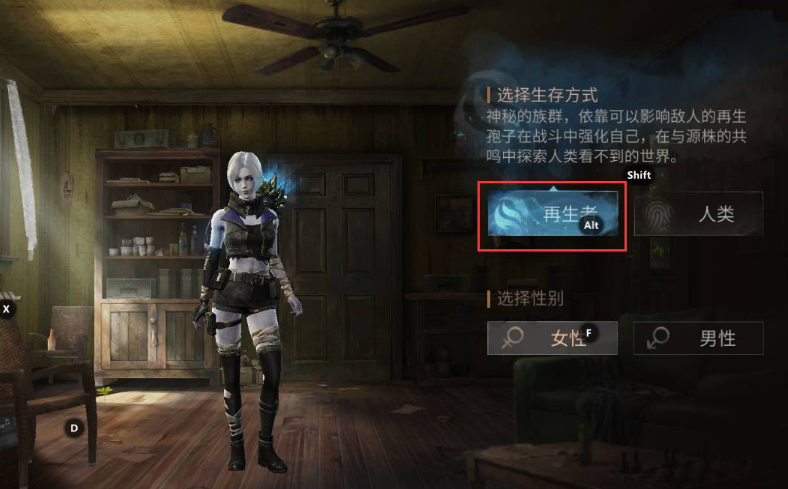Select 女性 gender option
Viewport: 788px width, 489px height.
click(551, 338)
